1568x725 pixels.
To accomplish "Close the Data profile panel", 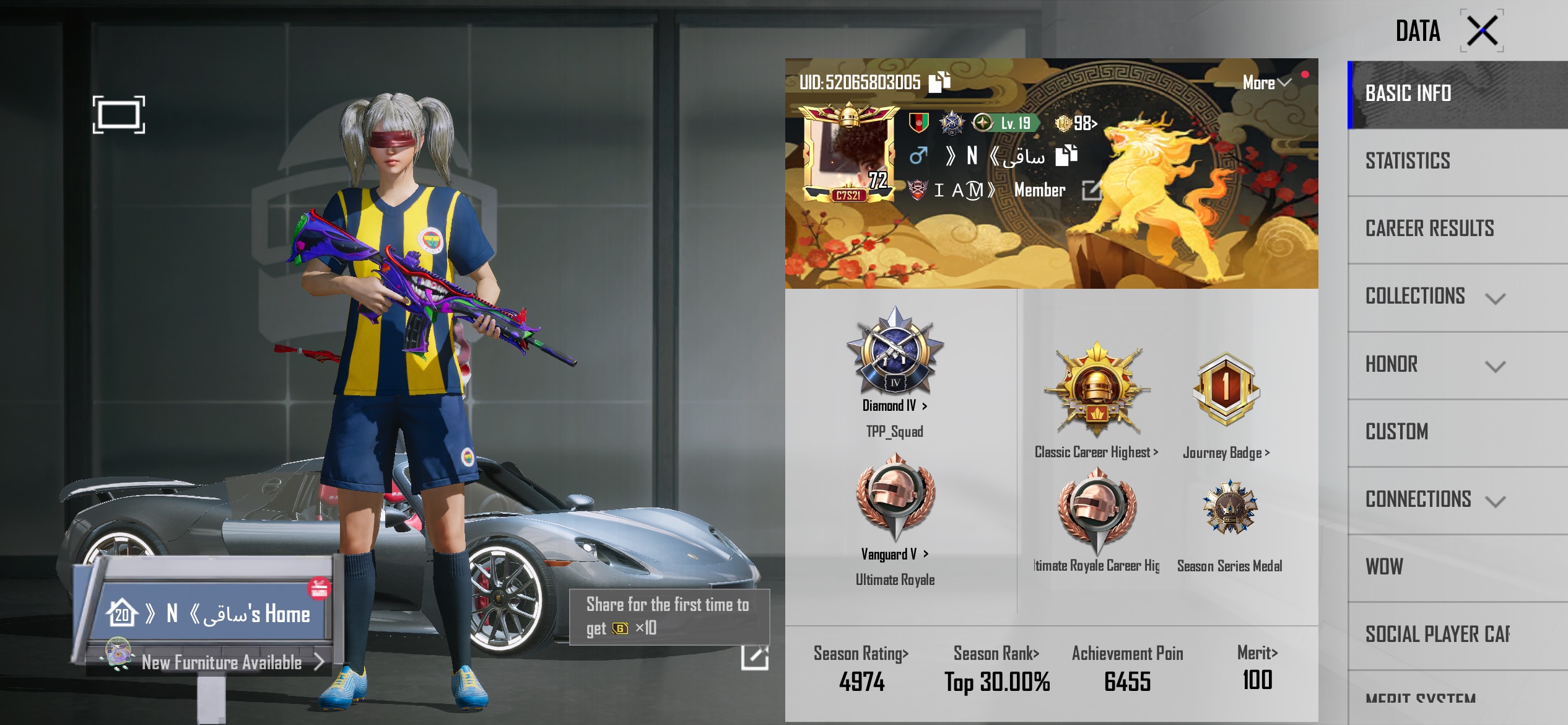I will [1482, 31].
